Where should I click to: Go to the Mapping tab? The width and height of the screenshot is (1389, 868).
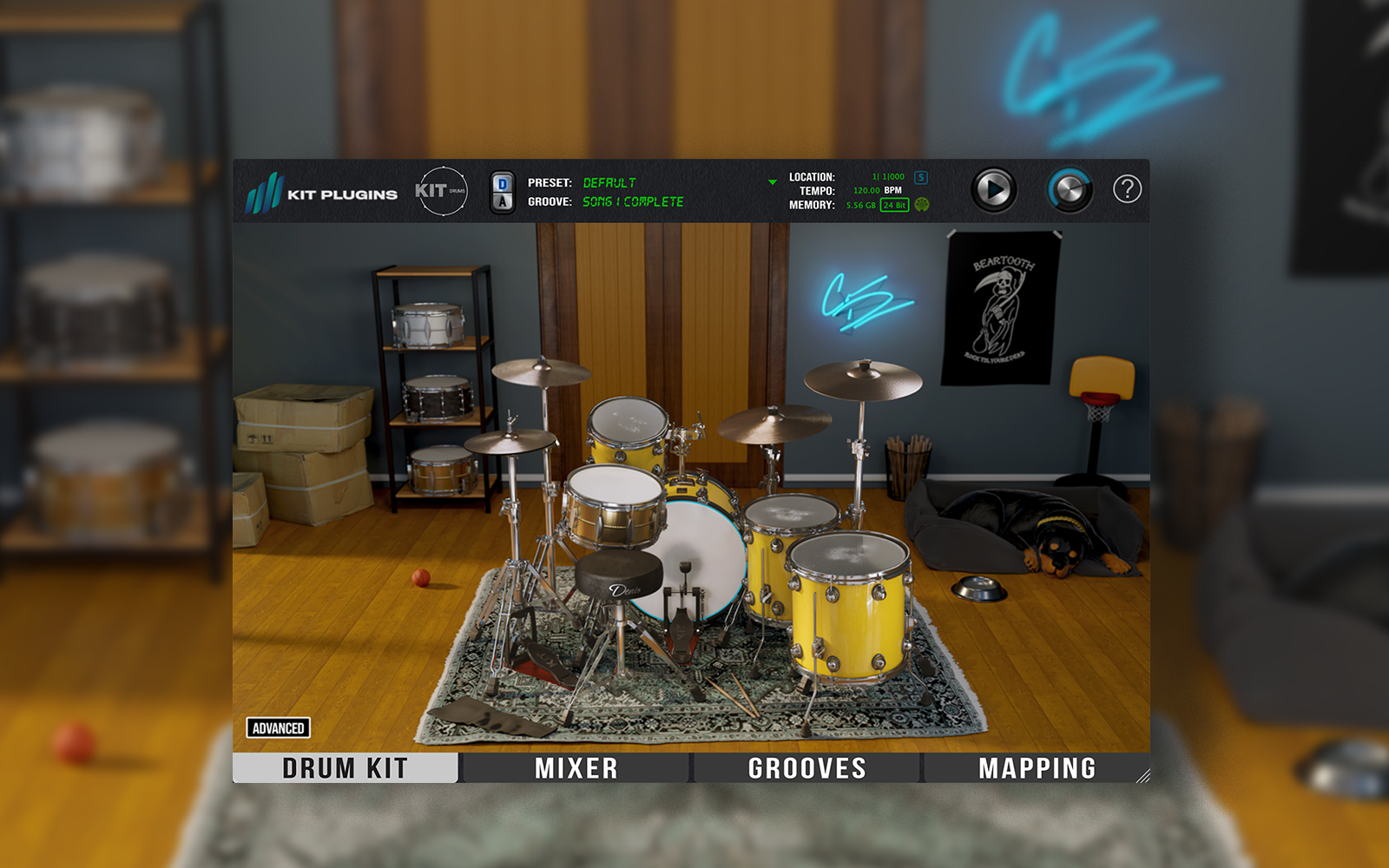pyautogui.click(x=1037, y=768)
